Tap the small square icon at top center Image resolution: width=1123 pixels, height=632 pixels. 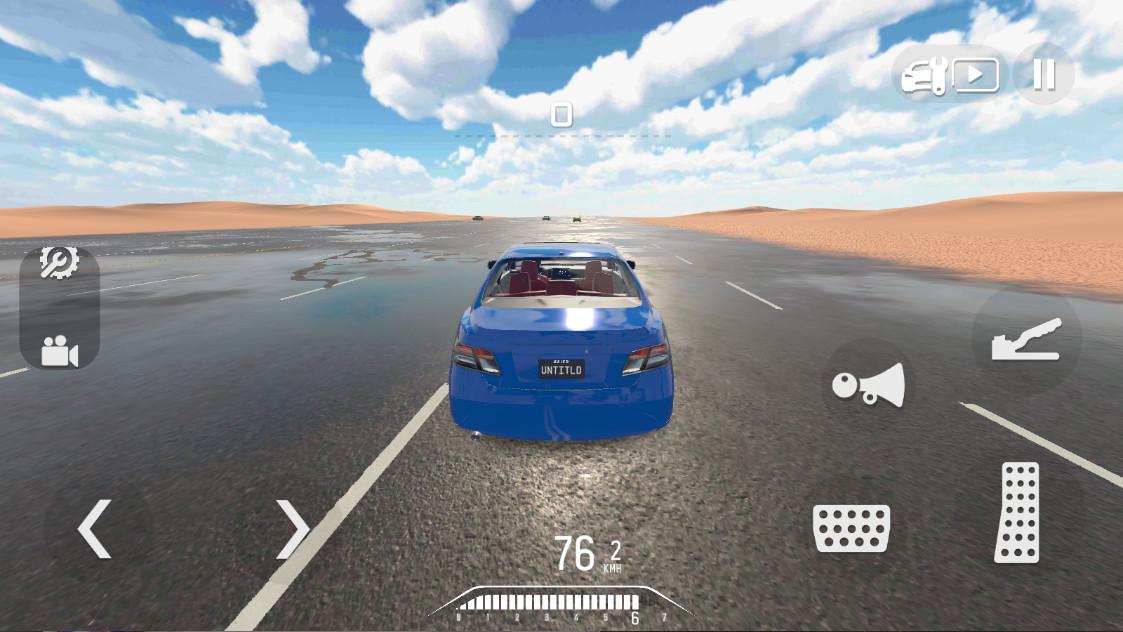click(562, 115)
